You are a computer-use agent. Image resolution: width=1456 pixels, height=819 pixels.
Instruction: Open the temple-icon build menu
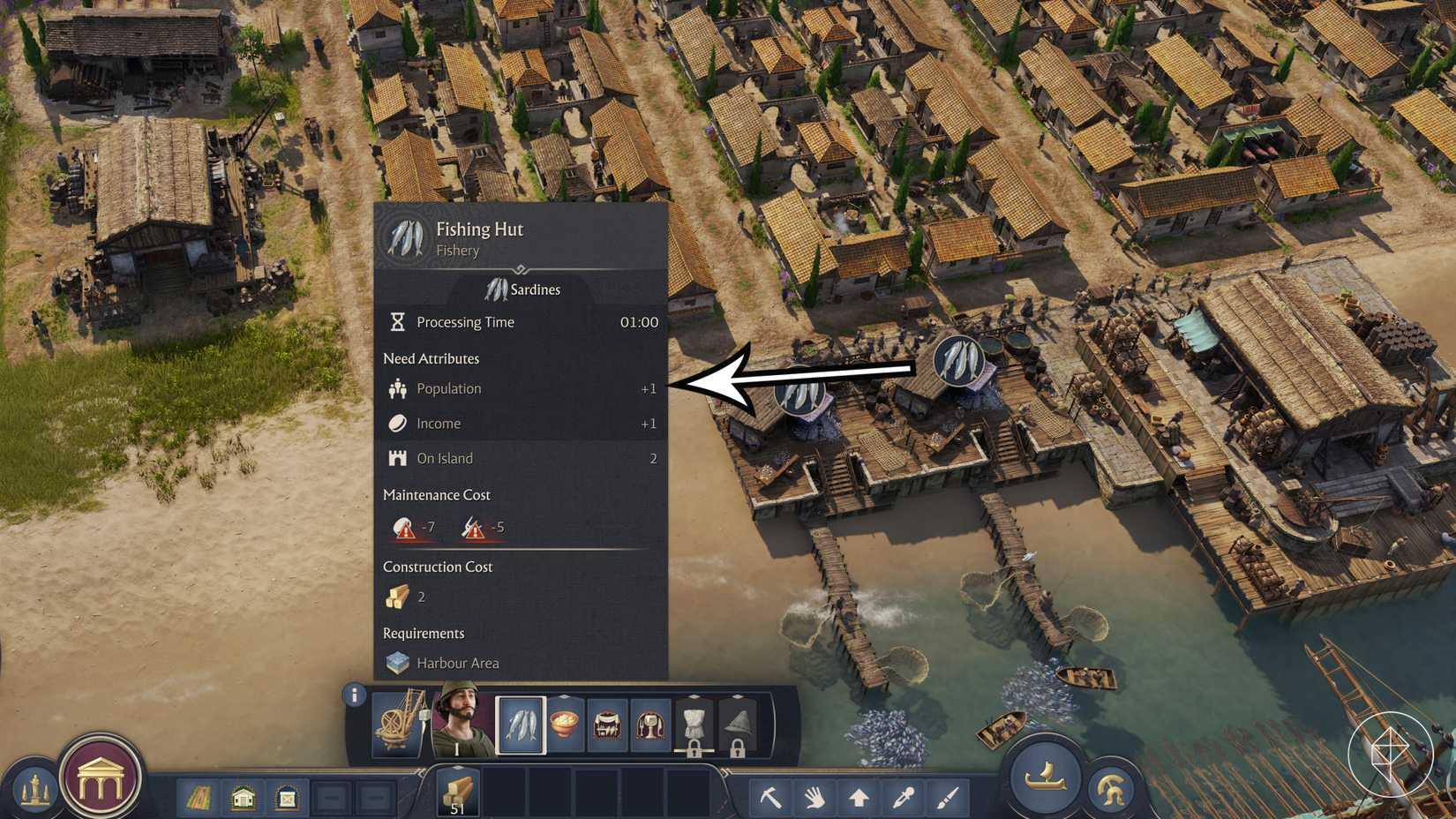(100, 779)
